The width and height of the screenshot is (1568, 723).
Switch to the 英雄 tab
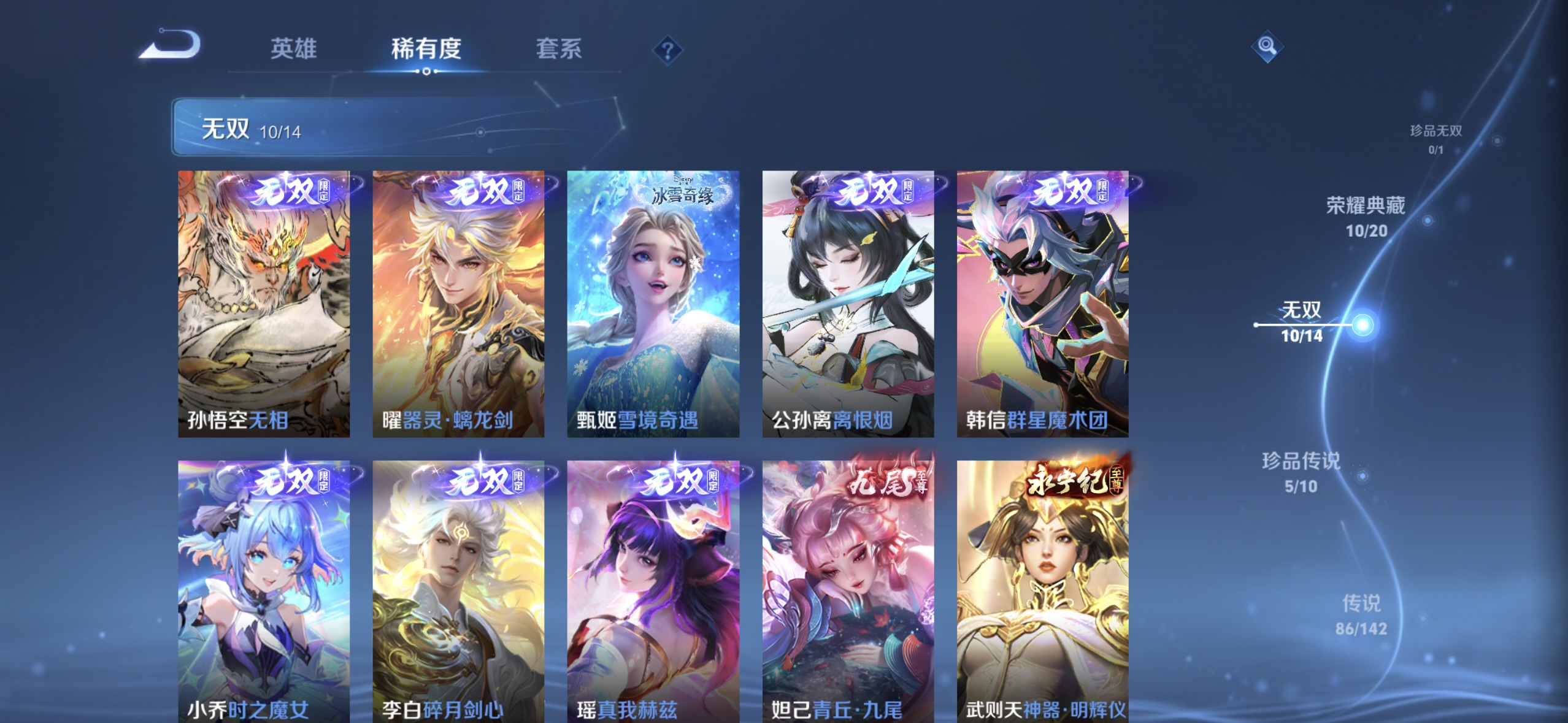coord(294,50)
